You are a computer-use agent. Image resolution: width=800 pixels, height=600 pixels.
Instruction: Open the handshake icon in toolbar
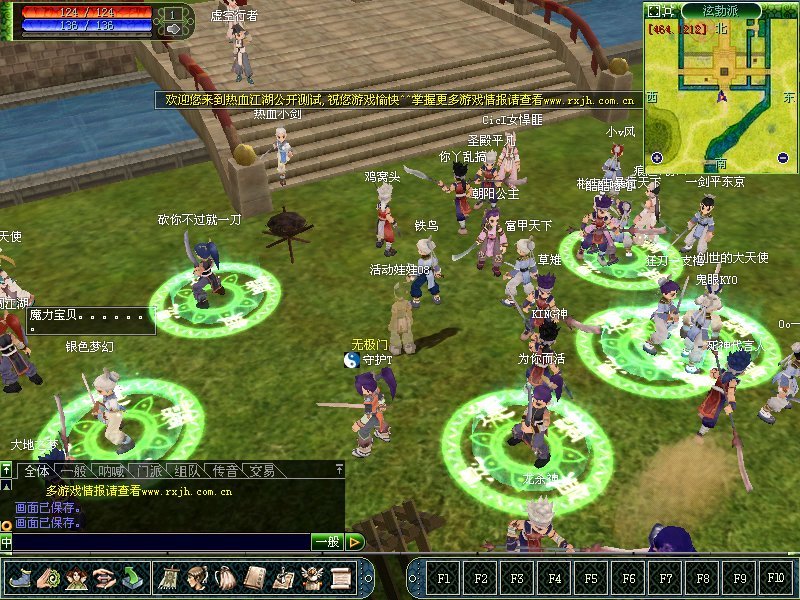coord(104,577)
